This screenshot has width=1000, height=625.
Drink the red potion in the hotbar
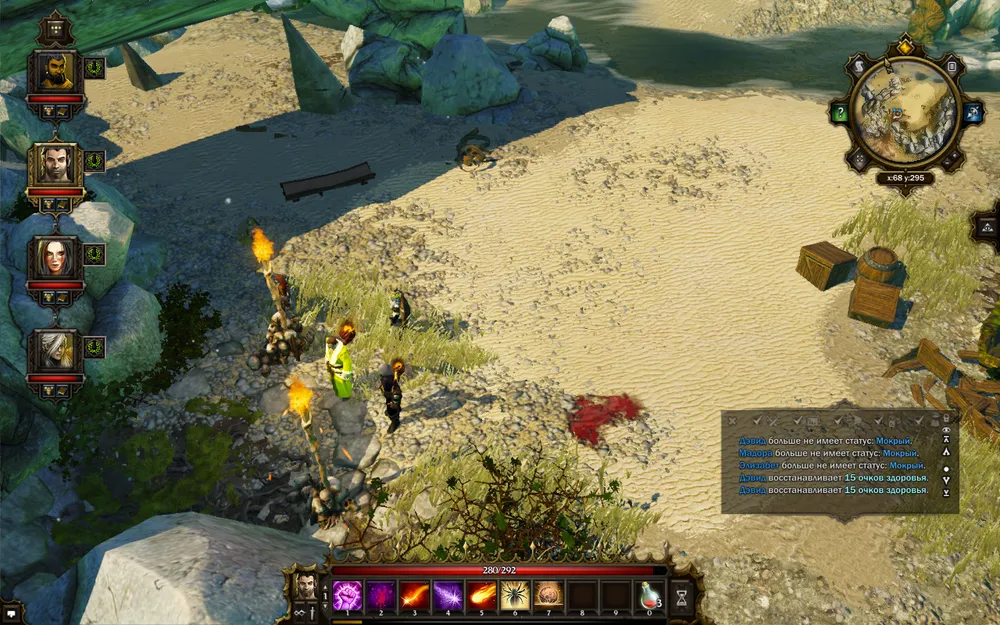point(650,596)
